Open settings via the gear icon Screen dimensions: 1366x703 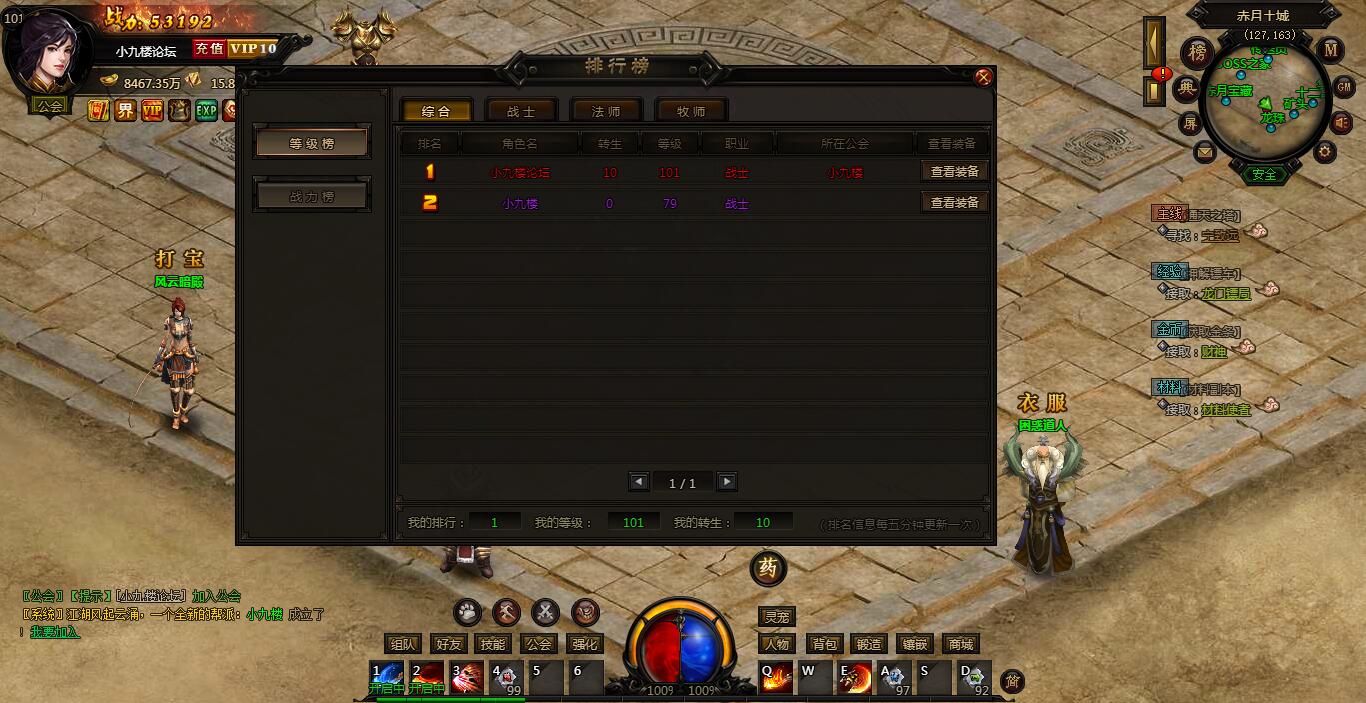[1325, 152]
